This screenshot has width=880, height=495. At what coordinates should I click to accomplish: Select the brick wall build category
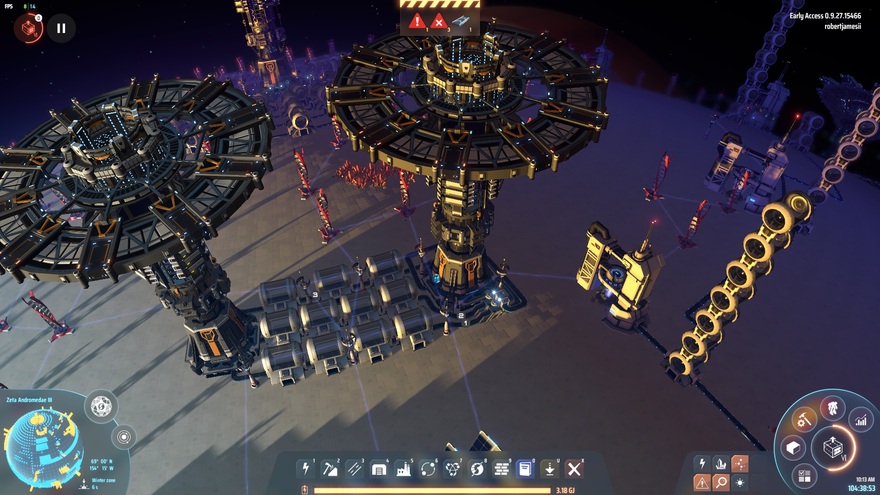click(501, 468)
